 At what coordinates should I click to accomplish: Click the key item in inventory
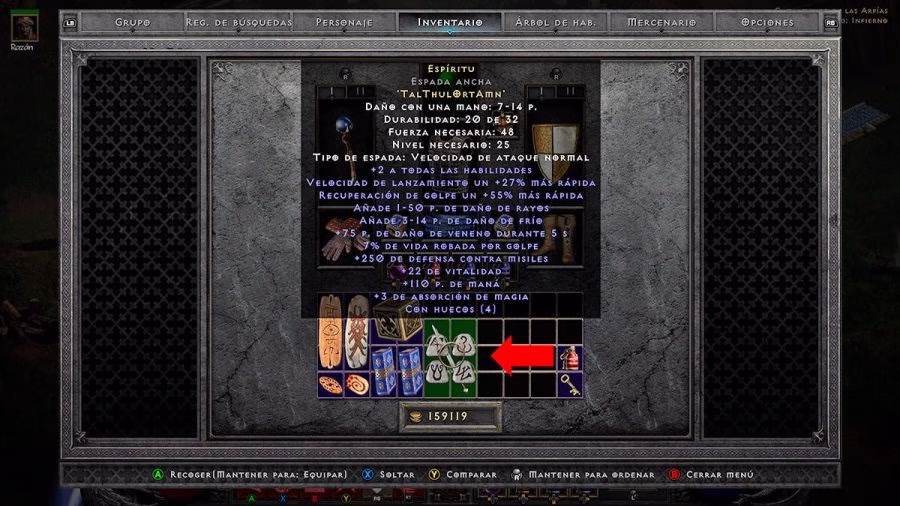click(570, 385)
